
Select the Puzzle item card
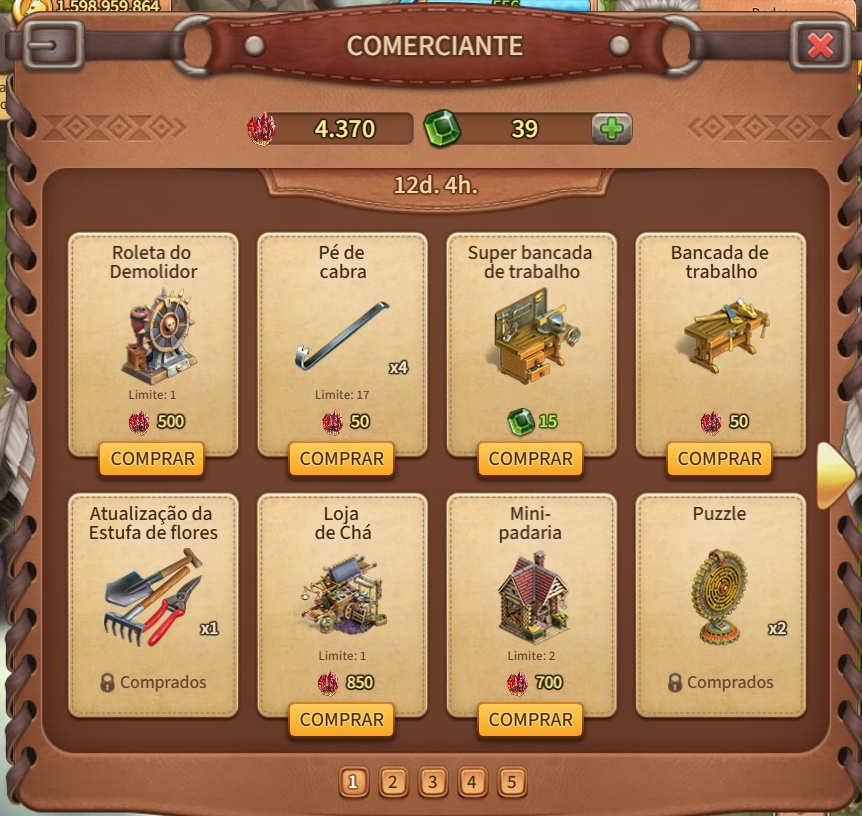click(x=720, y=604)
